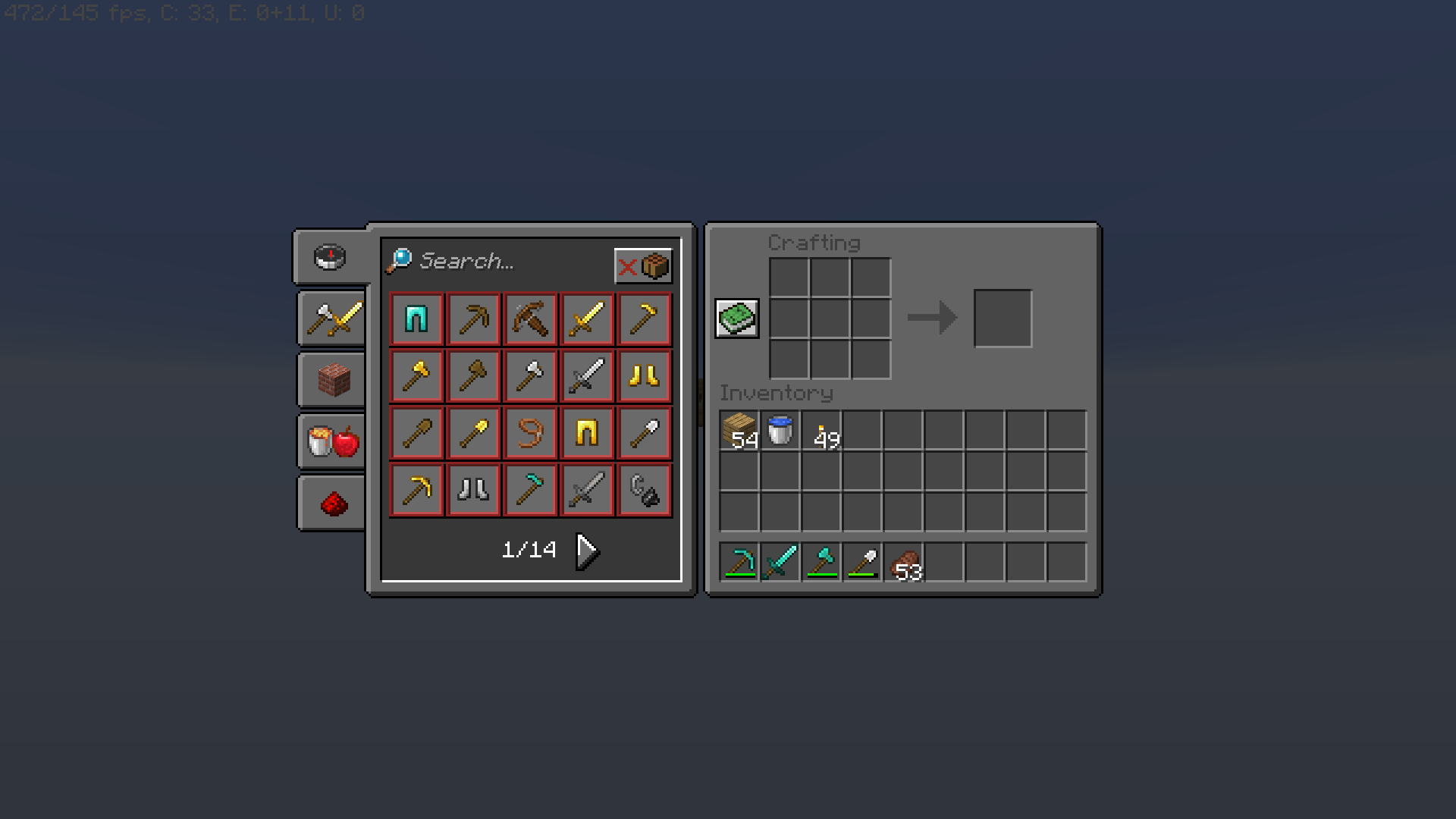View the golden boots recipe

pyautogui.click(x=644, y=375)
